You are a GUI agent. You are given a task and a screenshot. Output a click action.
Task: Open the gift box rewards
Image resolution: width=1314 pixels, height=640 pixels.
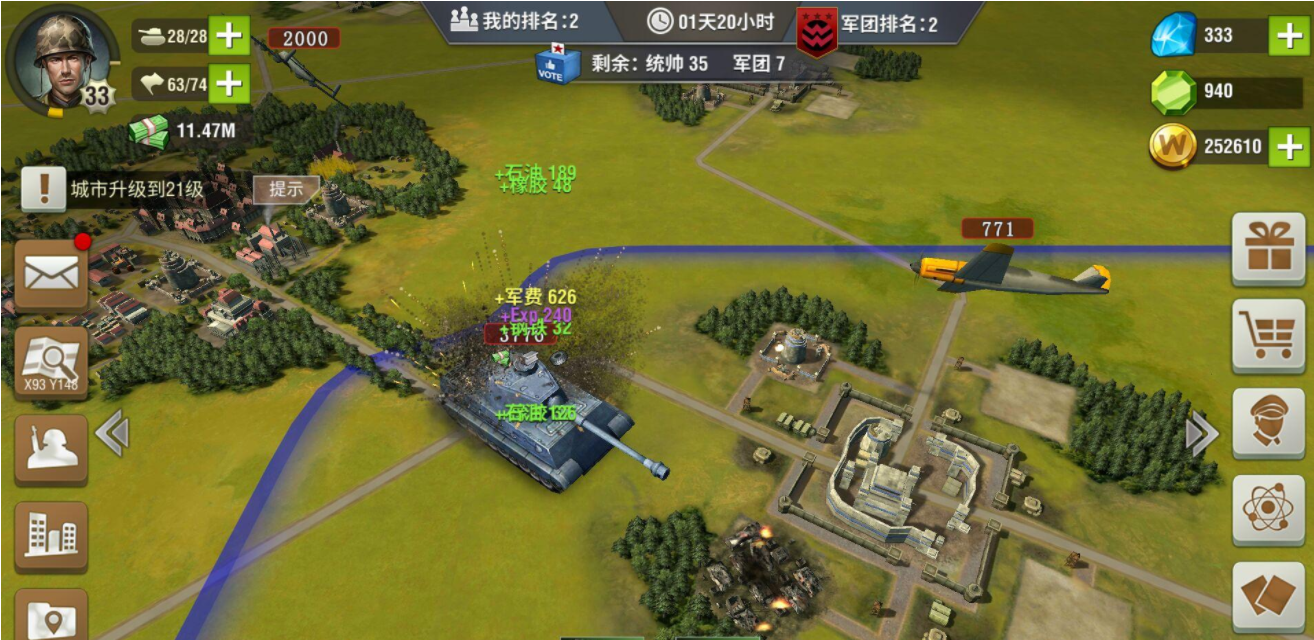(1268, 248)
